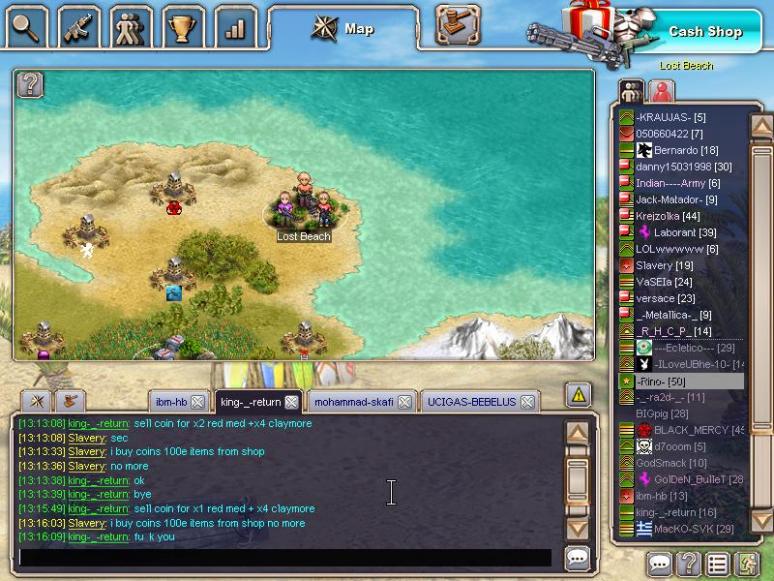Click the gavel auction button

coord(458,26)
